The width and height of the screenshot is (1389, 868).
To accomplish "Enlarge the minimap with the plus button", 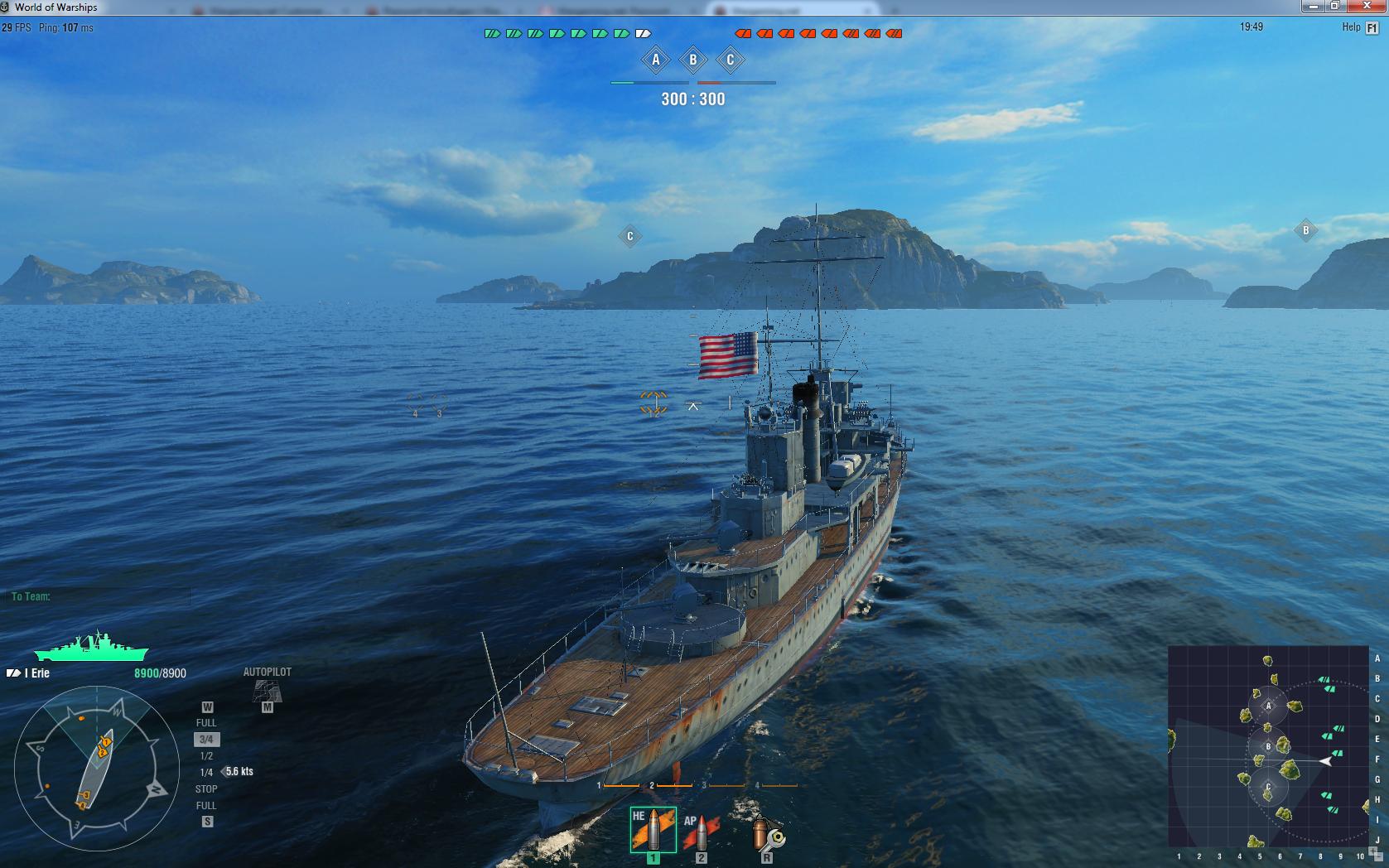I will click(1372, 850).
